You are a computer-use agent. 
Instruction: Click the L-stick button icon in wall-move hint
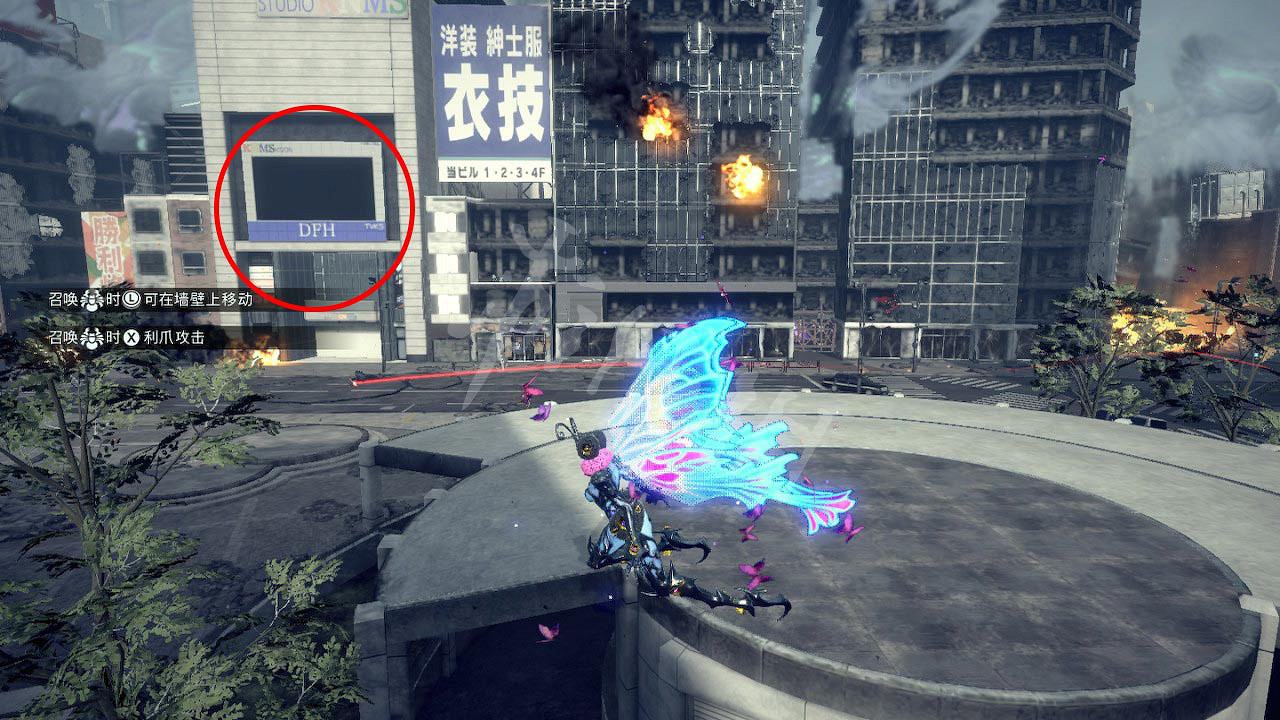click(131, 300)
